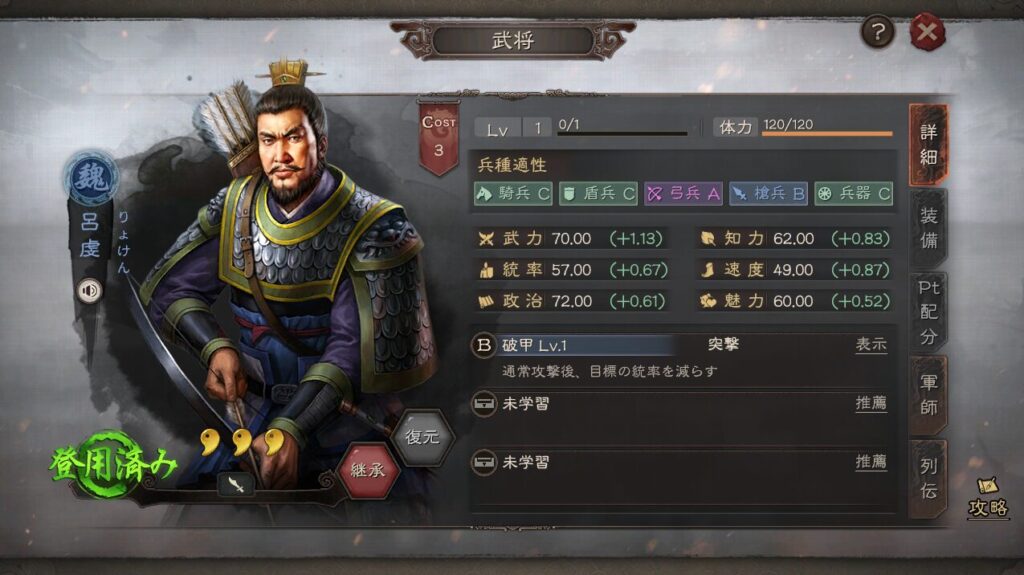Play the general's voice speaker icon
This screenshot has width=1024, height=575.
pyautogui.click(x=90, y=290)
